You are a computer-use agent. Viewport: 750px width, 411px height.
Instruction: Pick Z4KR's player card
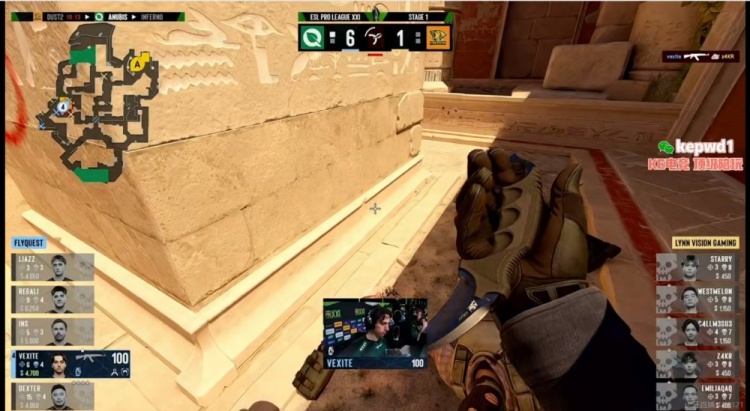point(697,364)
